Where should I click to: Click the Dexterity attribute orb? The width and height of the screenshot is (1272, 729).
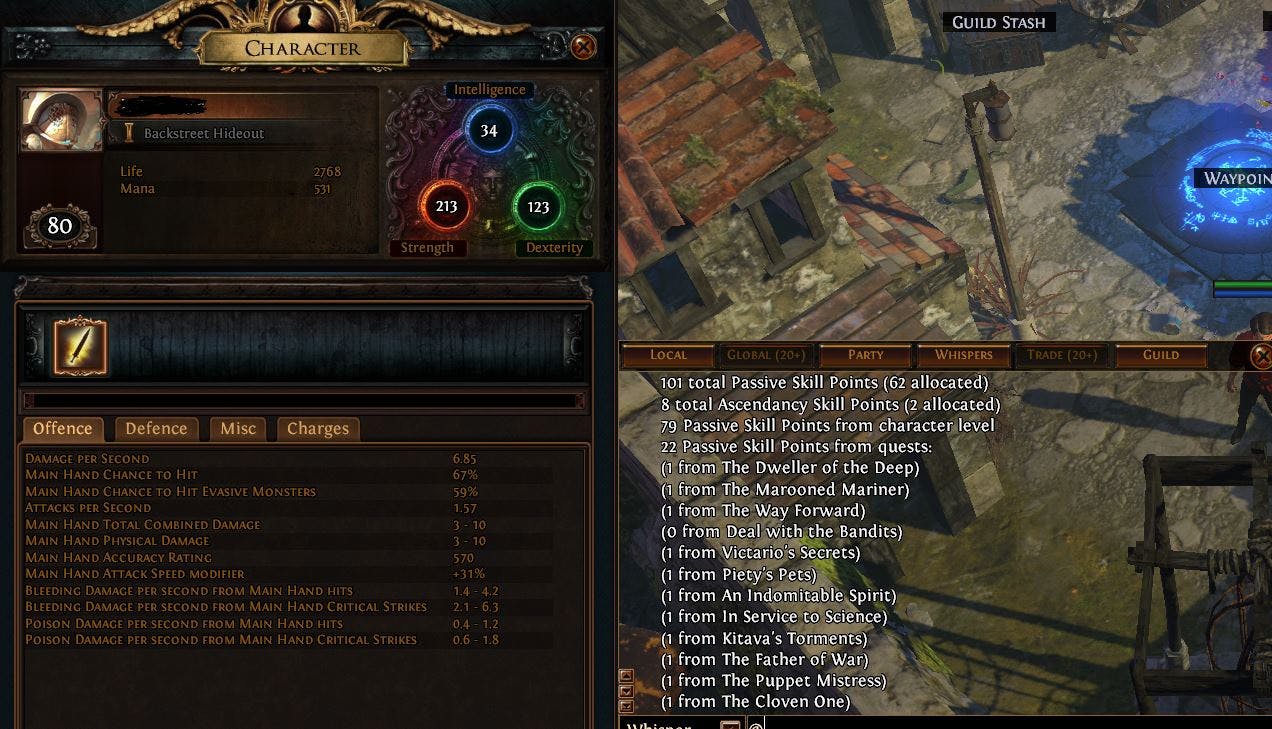click(x=538, y=207)
